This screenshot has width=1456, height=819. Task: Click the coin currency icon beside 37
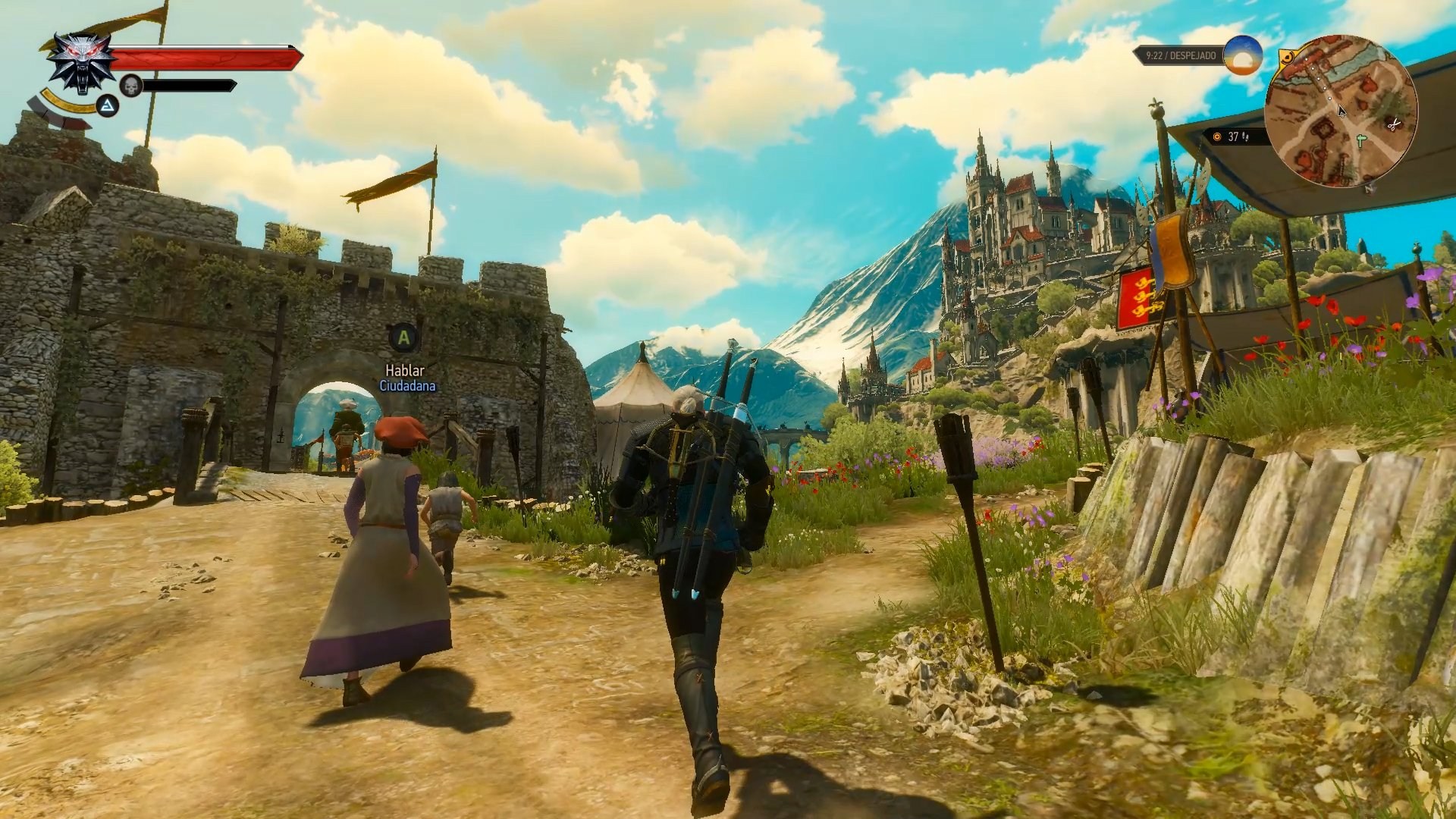1217,137
